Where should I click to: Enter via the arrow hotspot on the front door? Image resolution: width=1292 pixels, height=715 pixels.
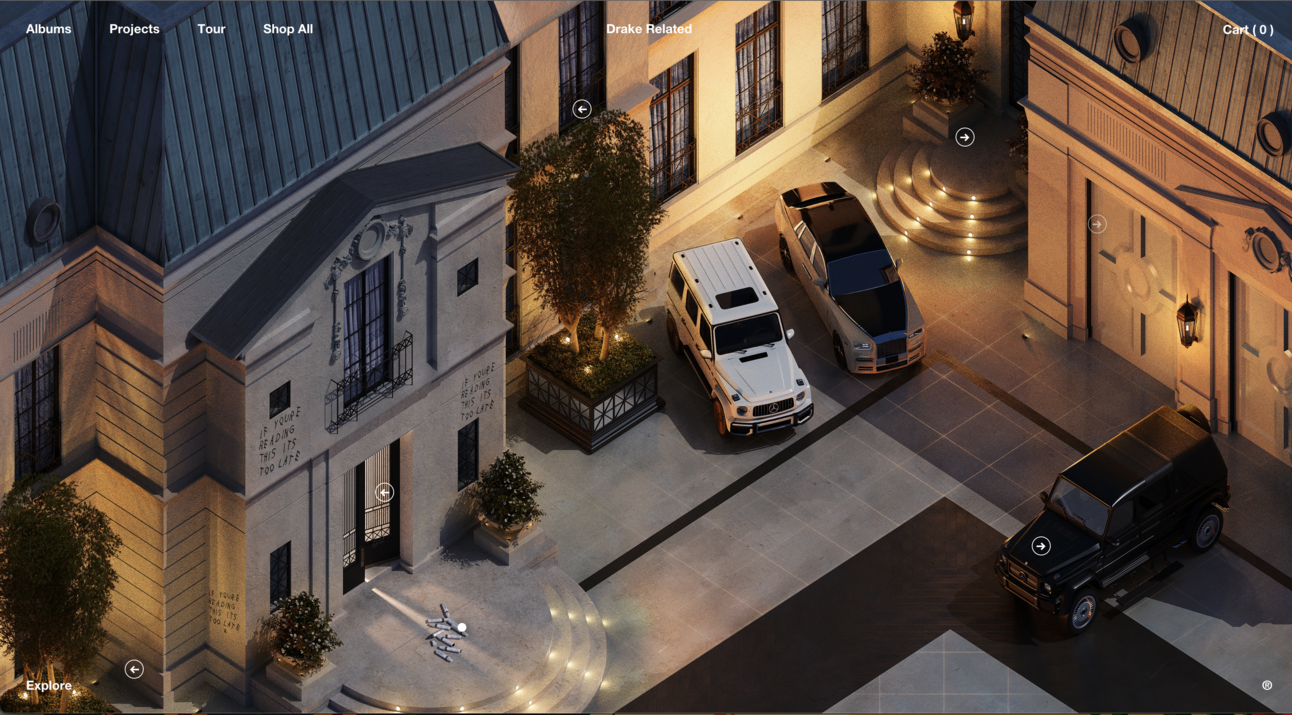pyautogui.click(x=384, y=492)
